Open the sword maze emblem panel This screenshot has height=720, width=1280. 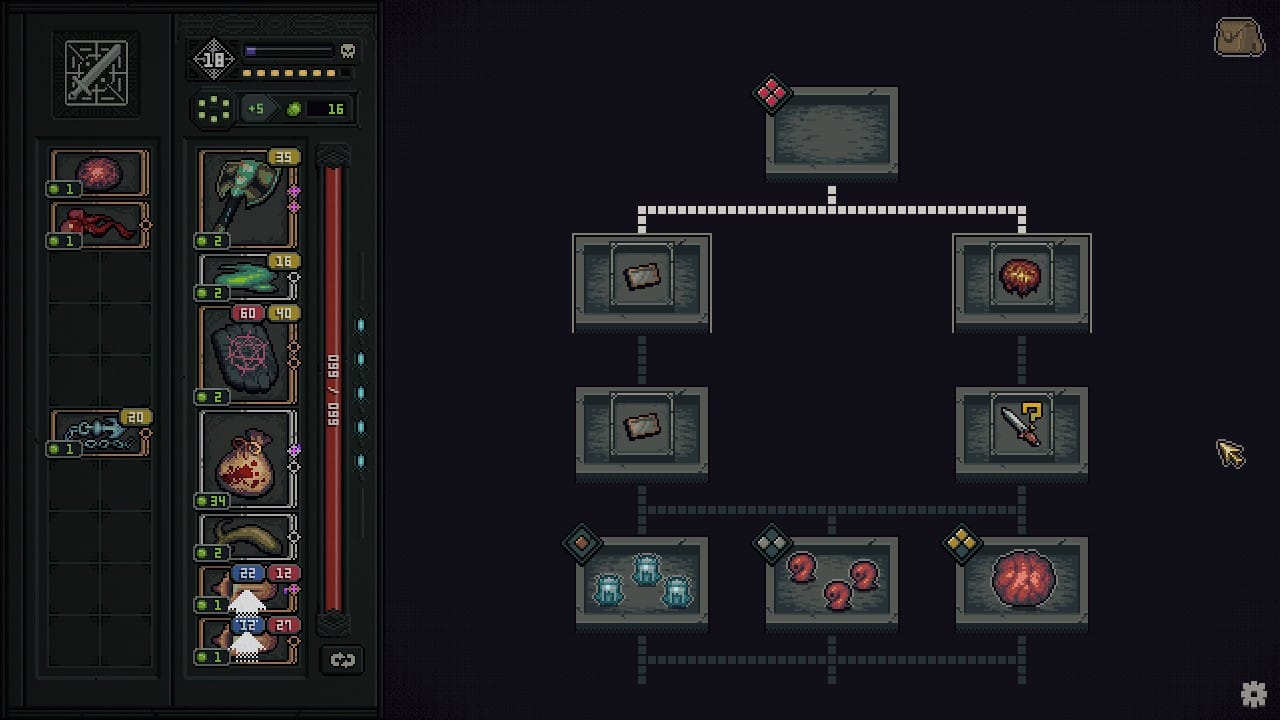[96, 74]
